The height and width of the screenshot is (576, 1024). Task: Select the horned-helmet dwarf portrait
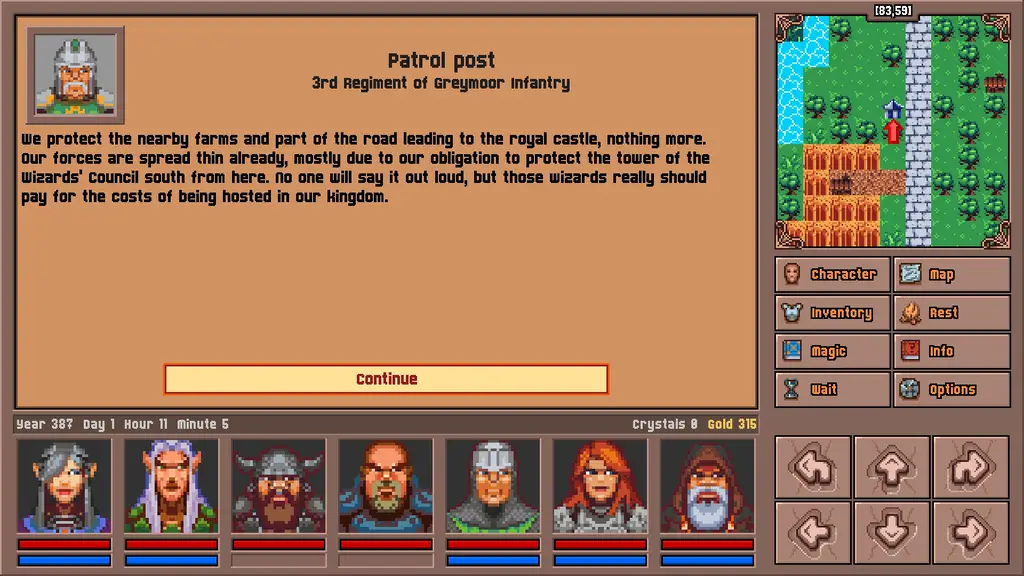pos(278,486)
